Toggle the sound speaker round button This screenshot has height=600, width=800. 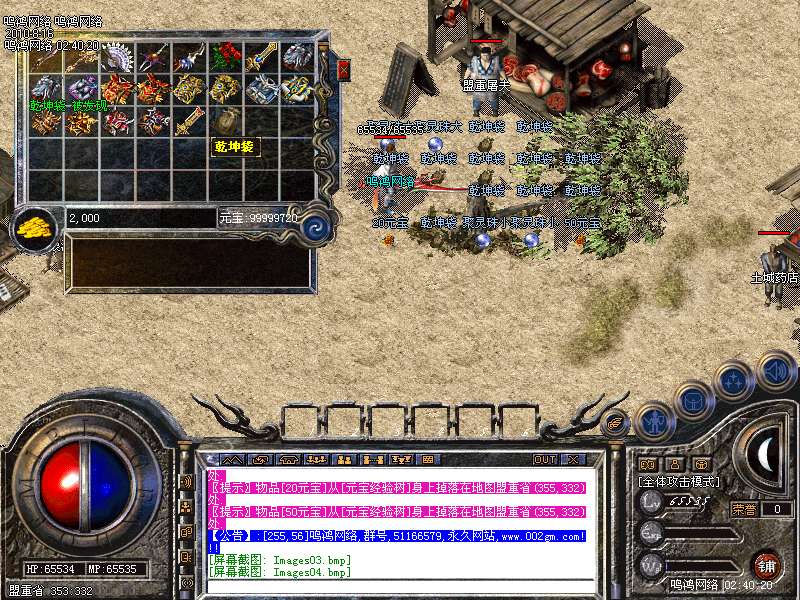pos(774,371)
